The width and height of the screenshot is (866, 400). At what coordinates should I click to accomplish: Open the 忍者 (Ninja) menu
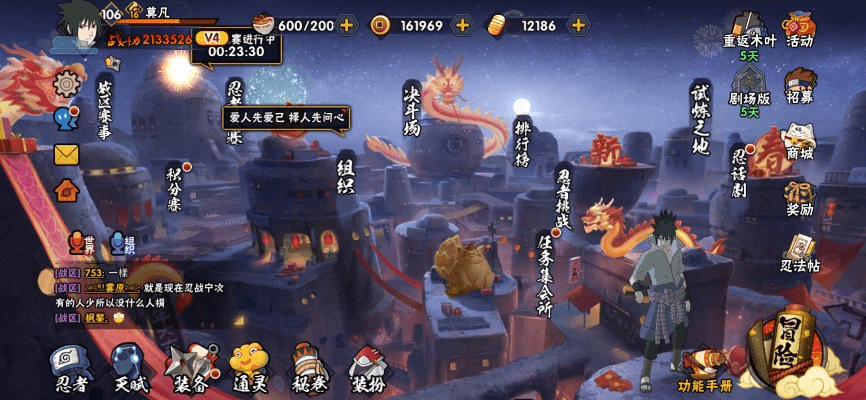(70, 367)
